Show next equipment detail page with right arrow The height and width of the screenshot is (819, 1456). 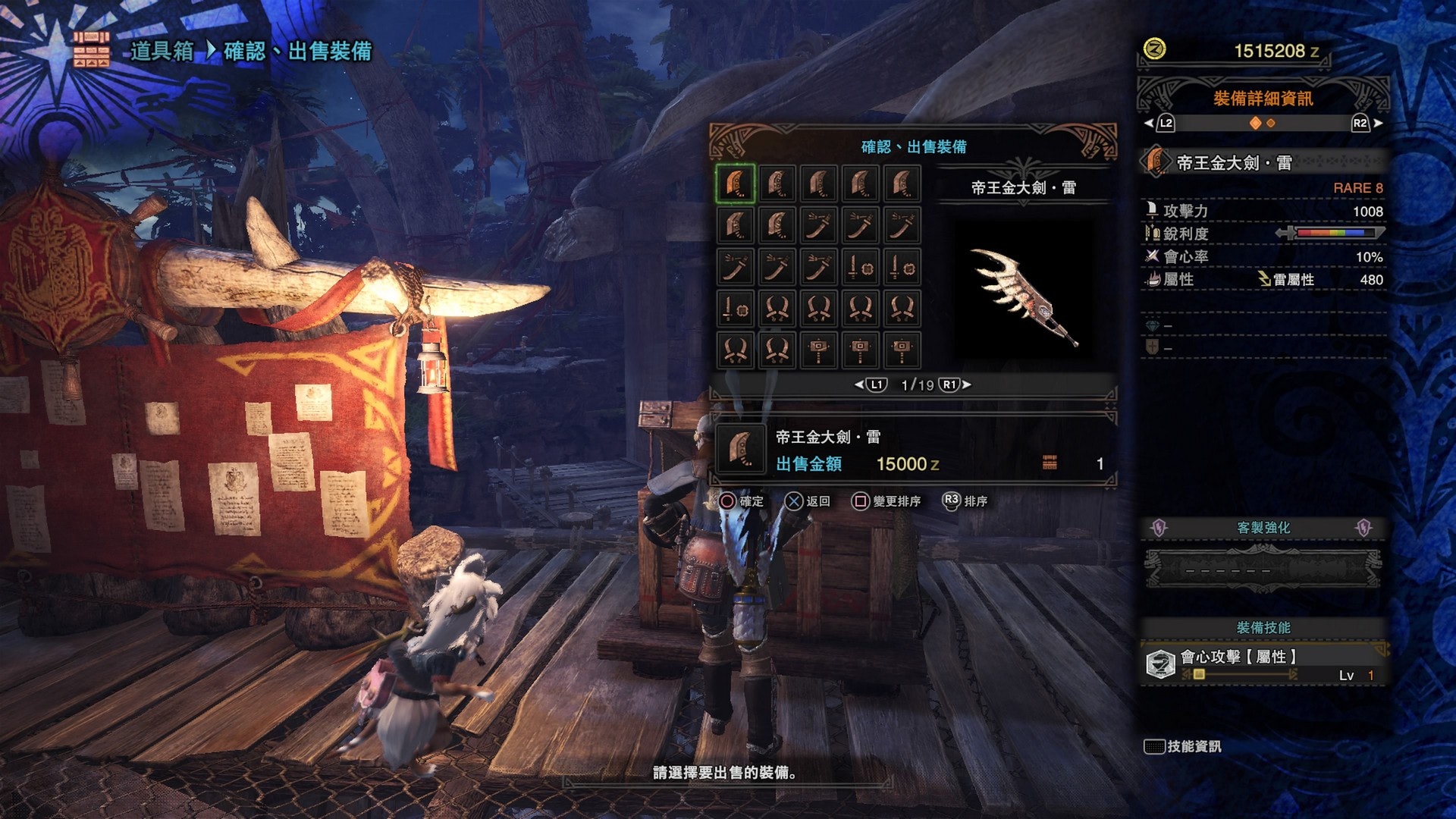pos(1378,123)
